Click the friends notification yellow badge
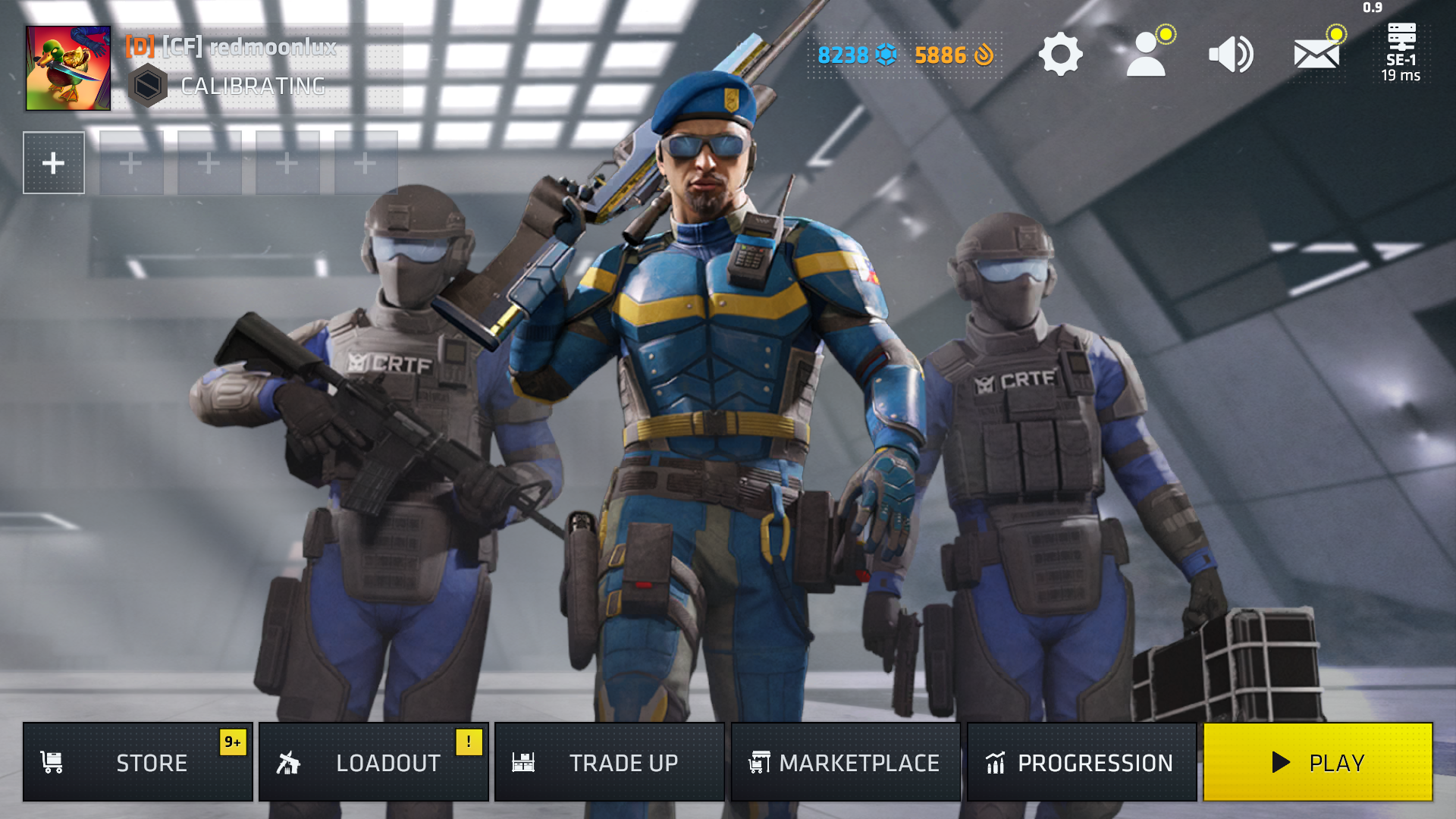 coord(1166,34)
